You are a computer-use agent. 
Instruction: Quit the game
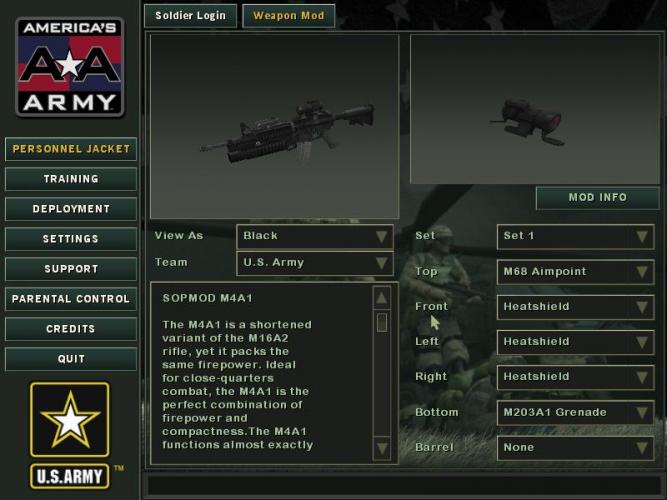pos(71,359)
